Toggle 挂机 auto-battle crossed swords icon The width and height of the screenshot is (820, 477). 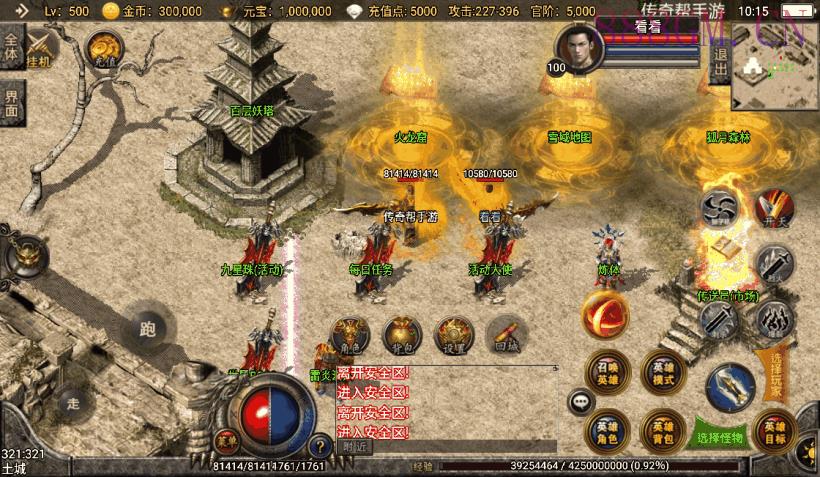click(42, 48)
